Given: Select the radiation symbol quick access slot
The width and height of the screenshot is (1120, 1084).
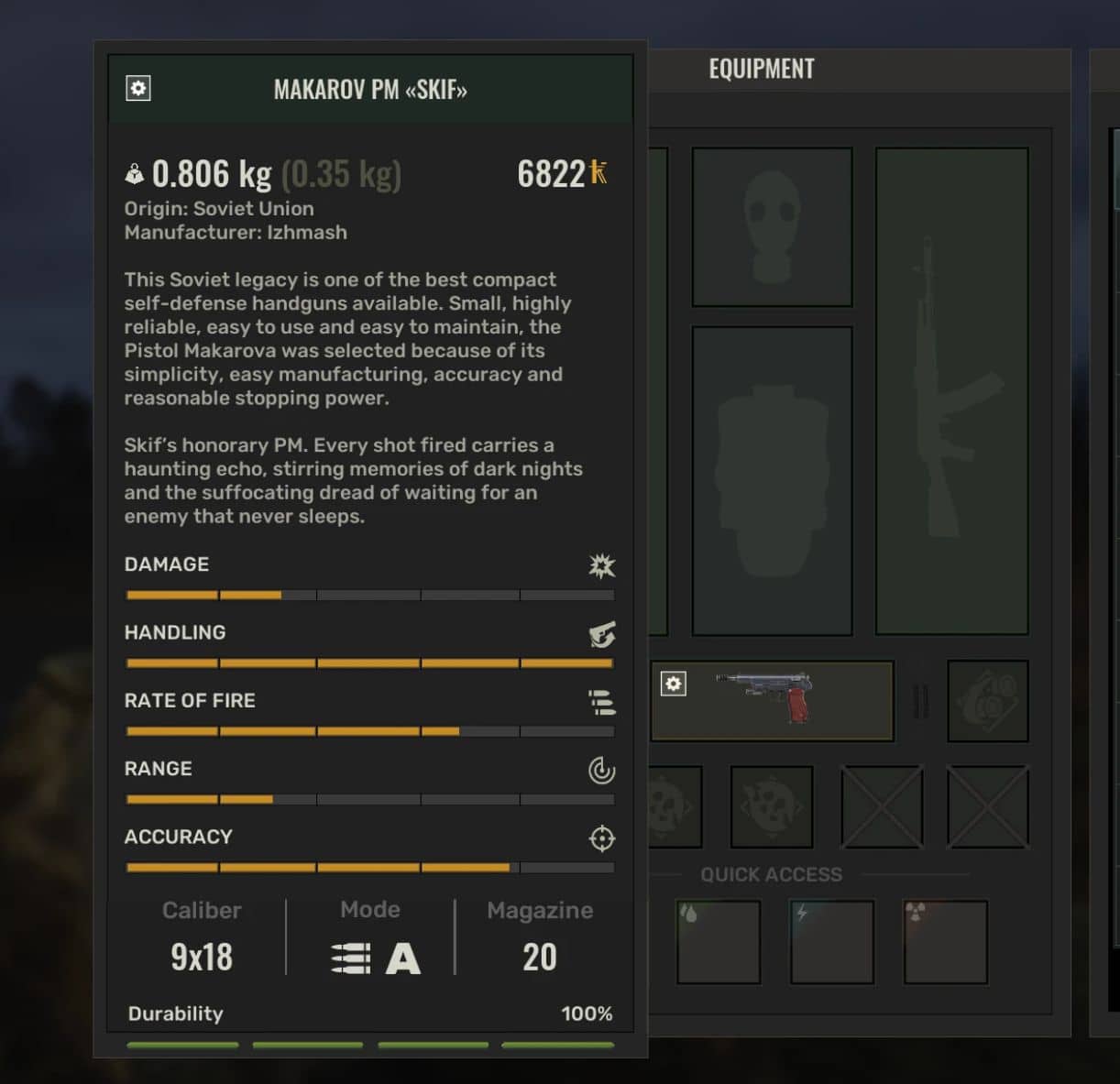Looking at the screenshot, I should tap(945, 942).
